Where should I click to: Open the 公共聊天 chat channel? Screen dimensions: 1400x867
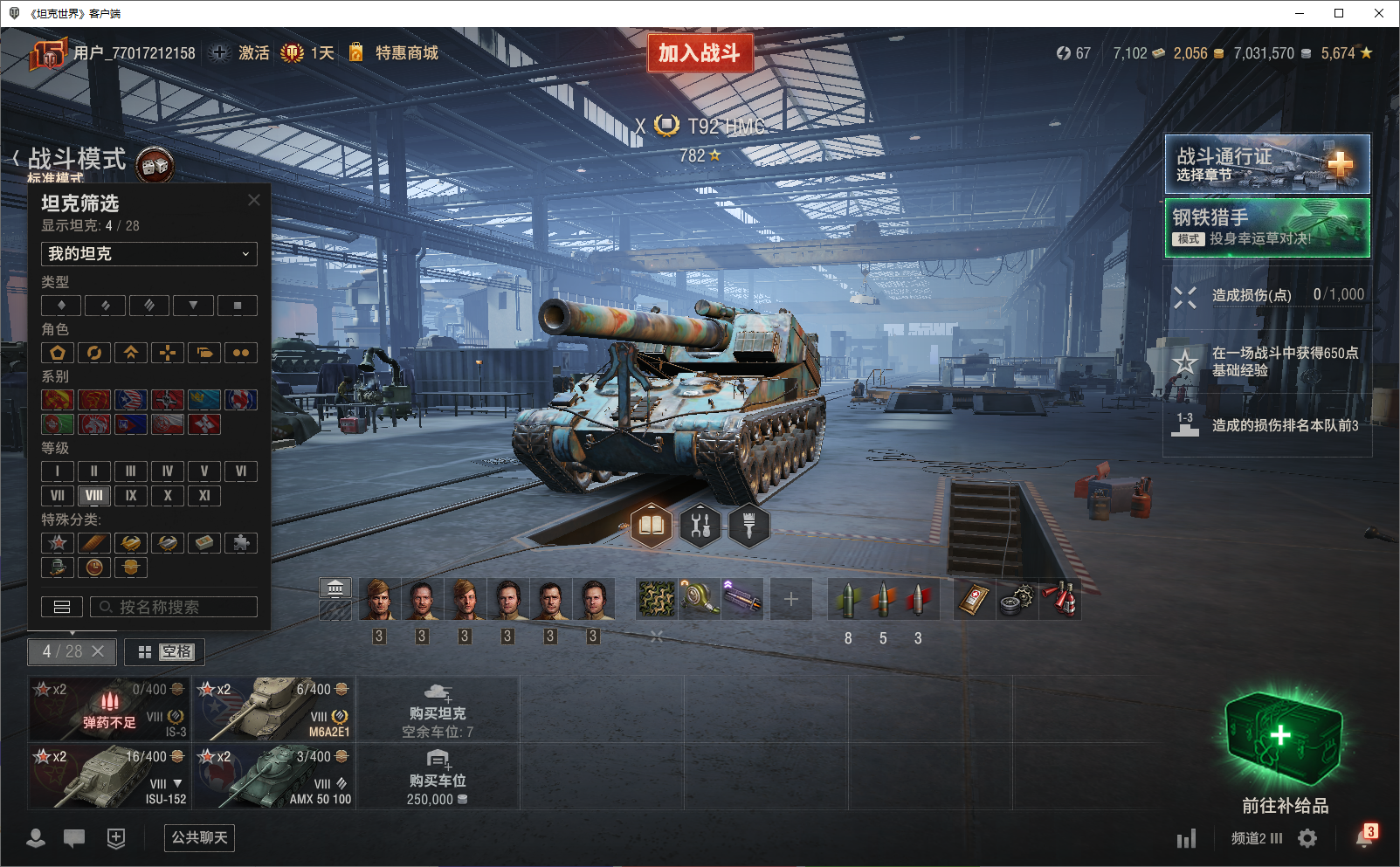pyautogui.click(x=200, y=838)
